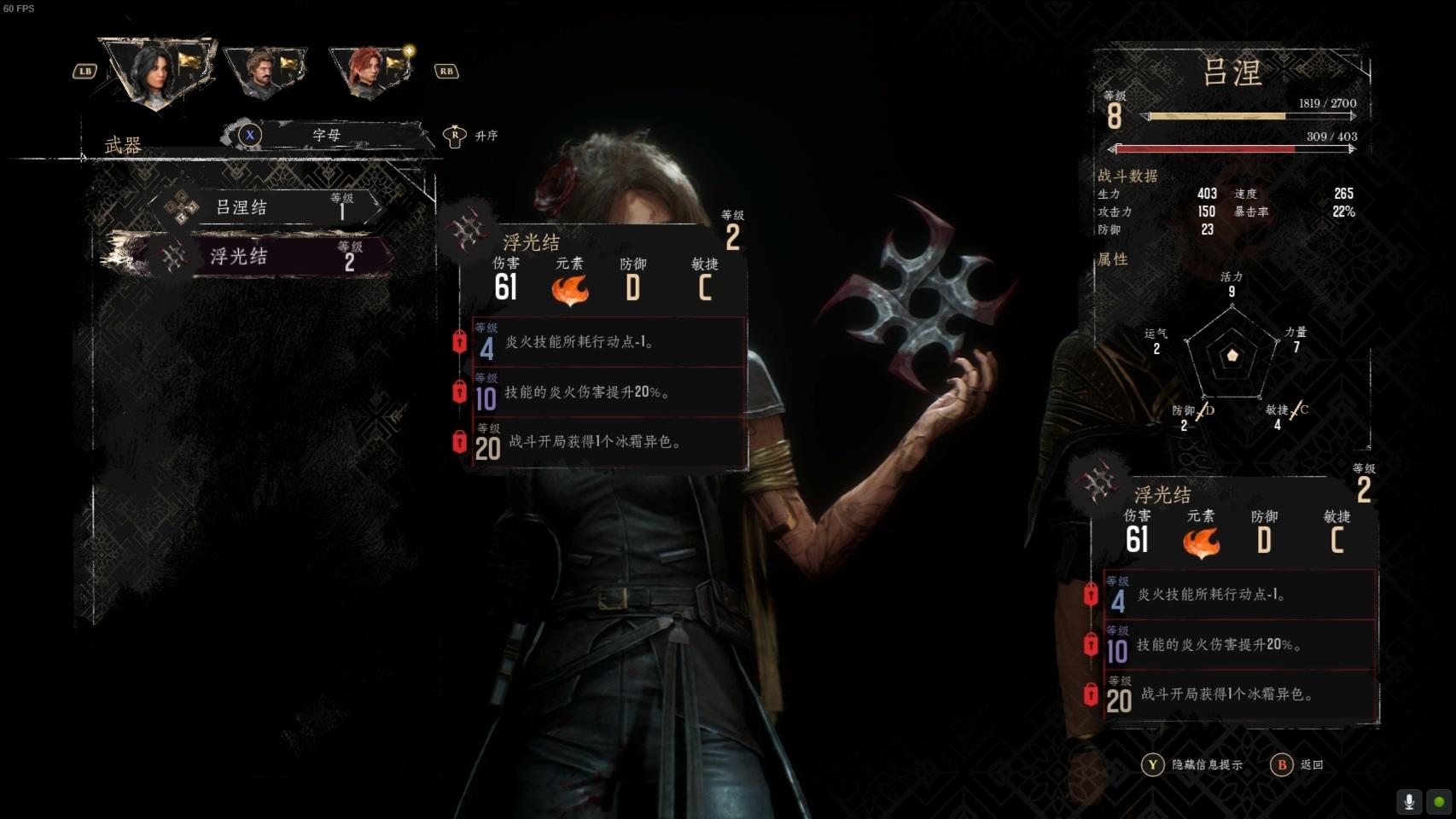
Task: Toggle 升序 ascending sort order
Action: pyautogui.click(x=471, y=136)
